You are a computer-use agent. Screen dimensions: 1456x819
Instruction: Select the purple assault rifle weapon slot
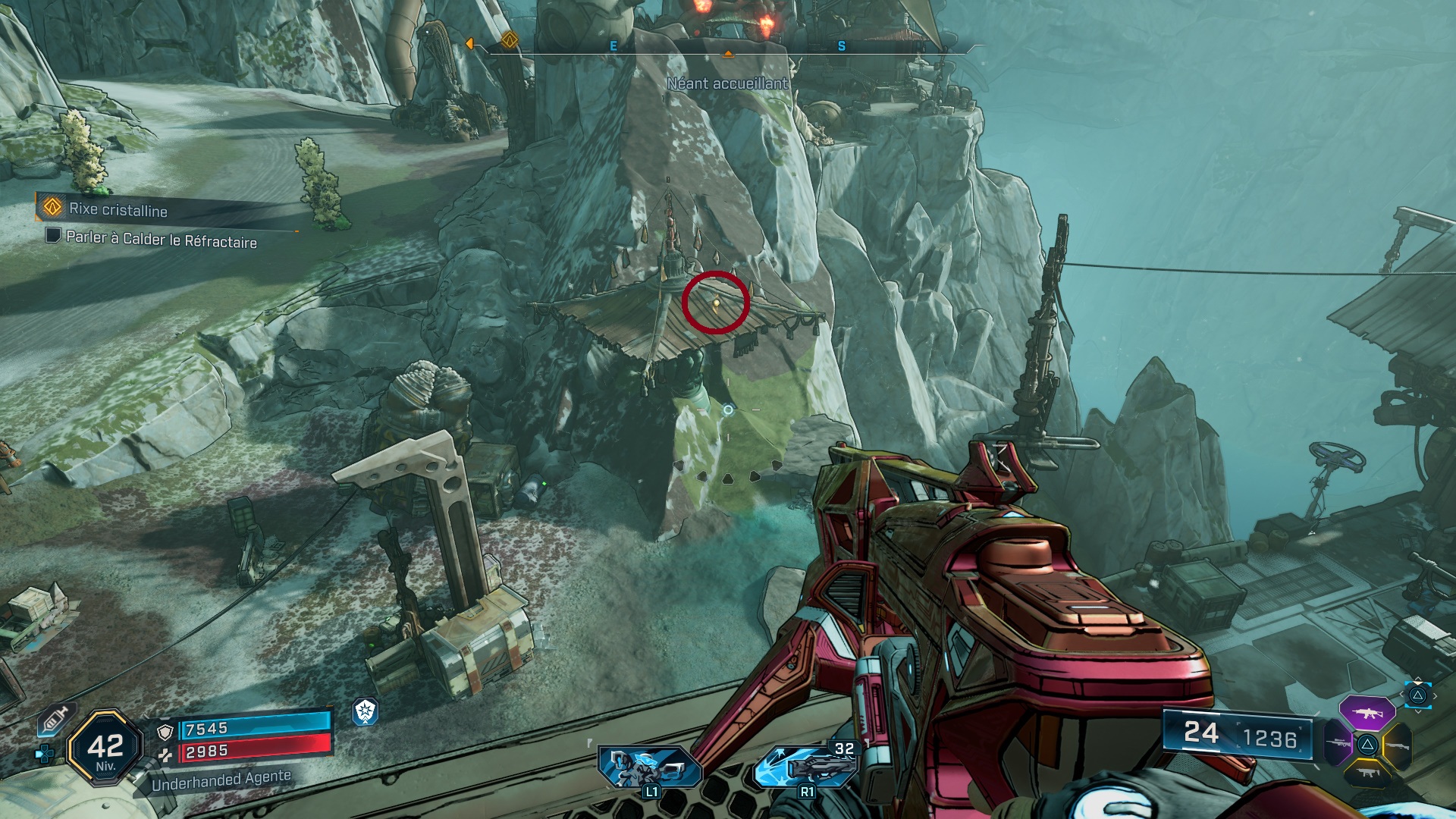(x=1367, y=713)
